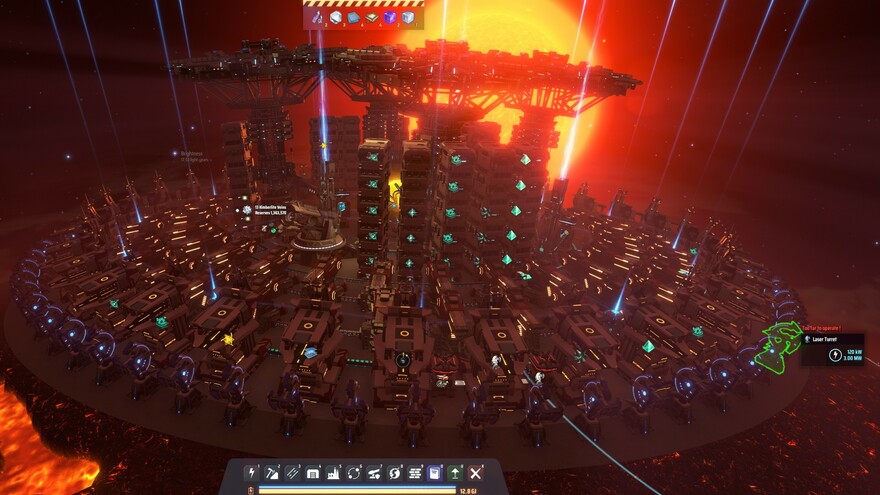
Task: Choose the conveyor belt build category
Action: click(x=292, y=472)
